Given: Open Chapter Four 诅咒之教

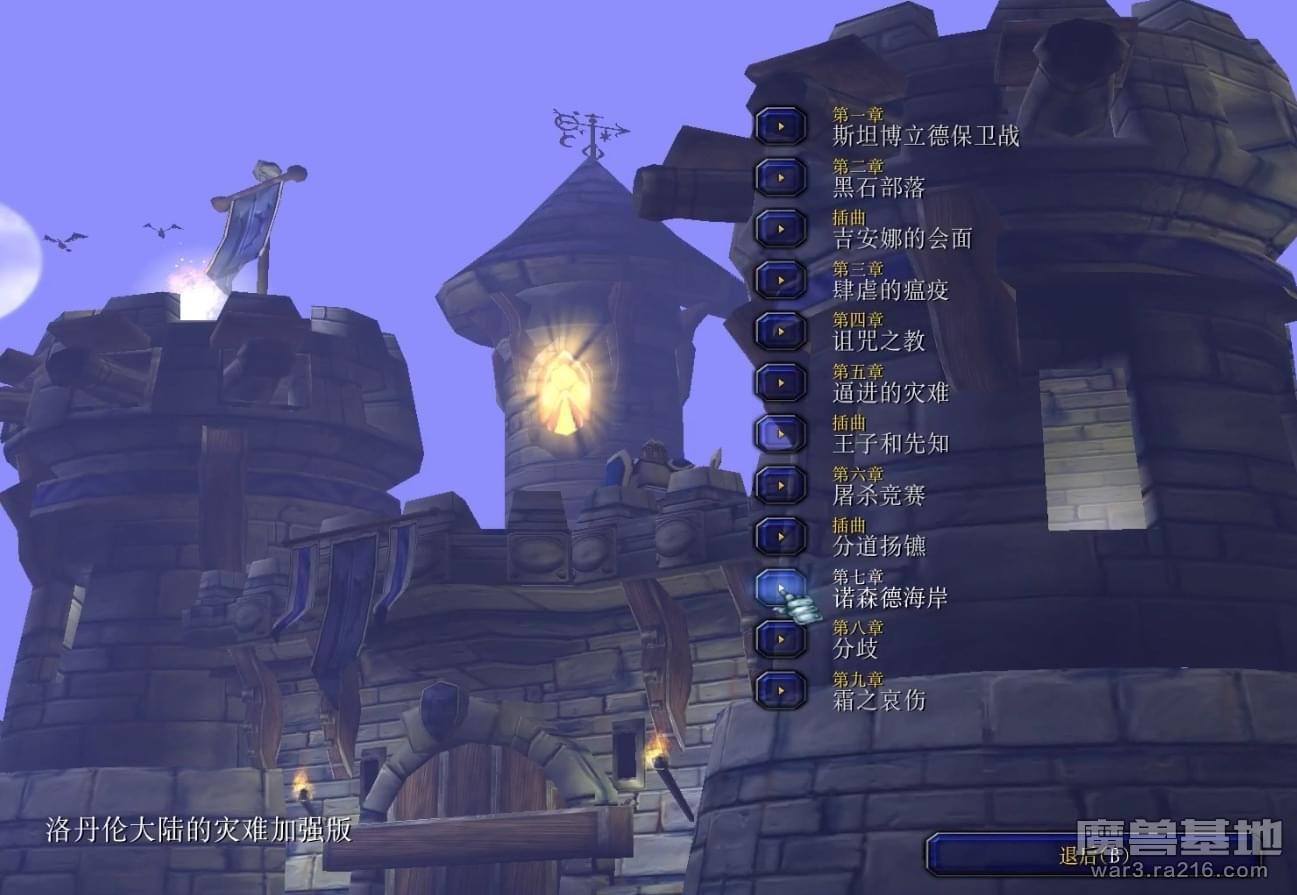Looking at the screenshot, I should [x=780, y=331].
